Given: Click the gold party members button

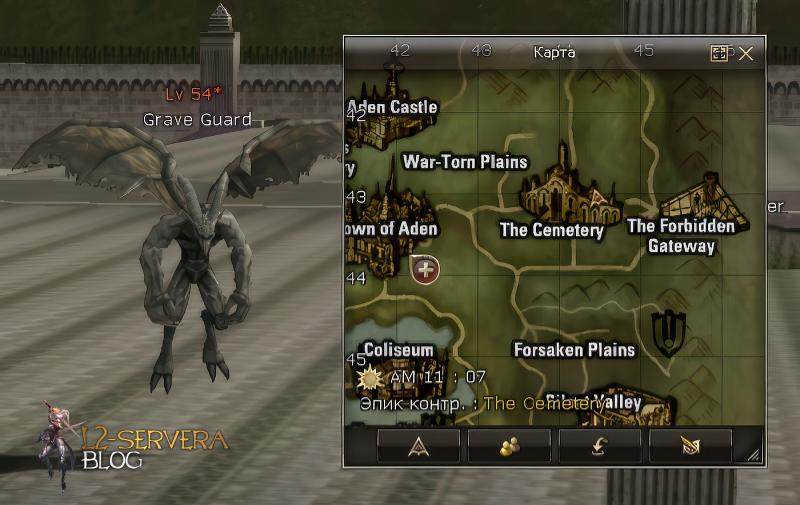Looking at the screenshot, I should (509, 447).
